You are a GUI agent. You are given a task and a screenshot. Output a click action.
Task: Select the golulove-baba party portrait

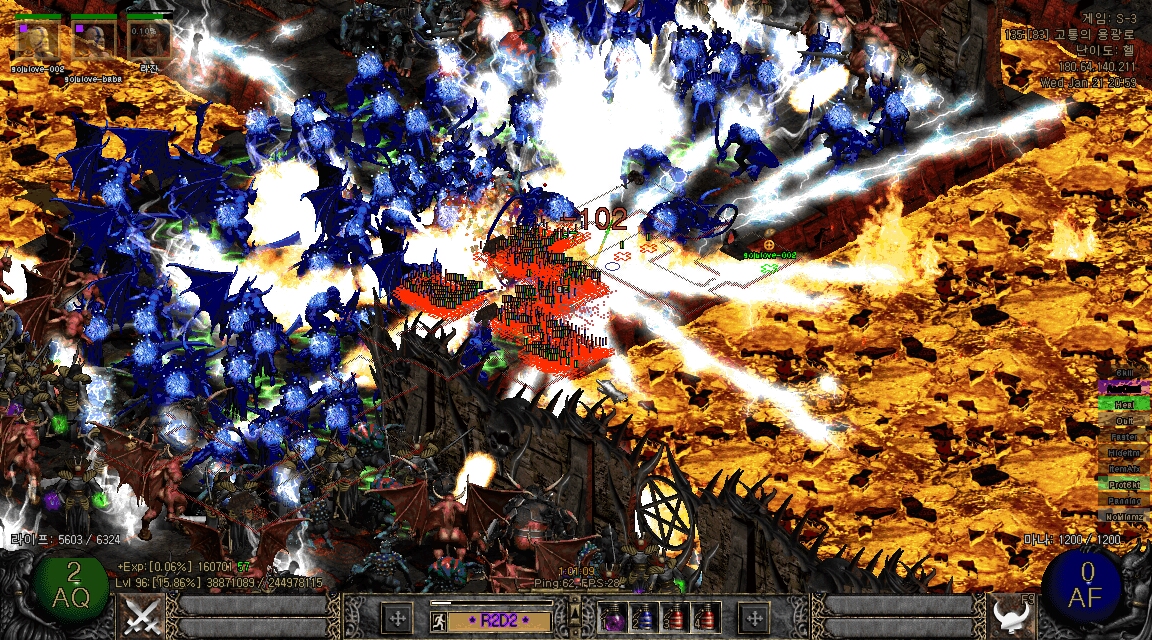click(x=92, y=41)
